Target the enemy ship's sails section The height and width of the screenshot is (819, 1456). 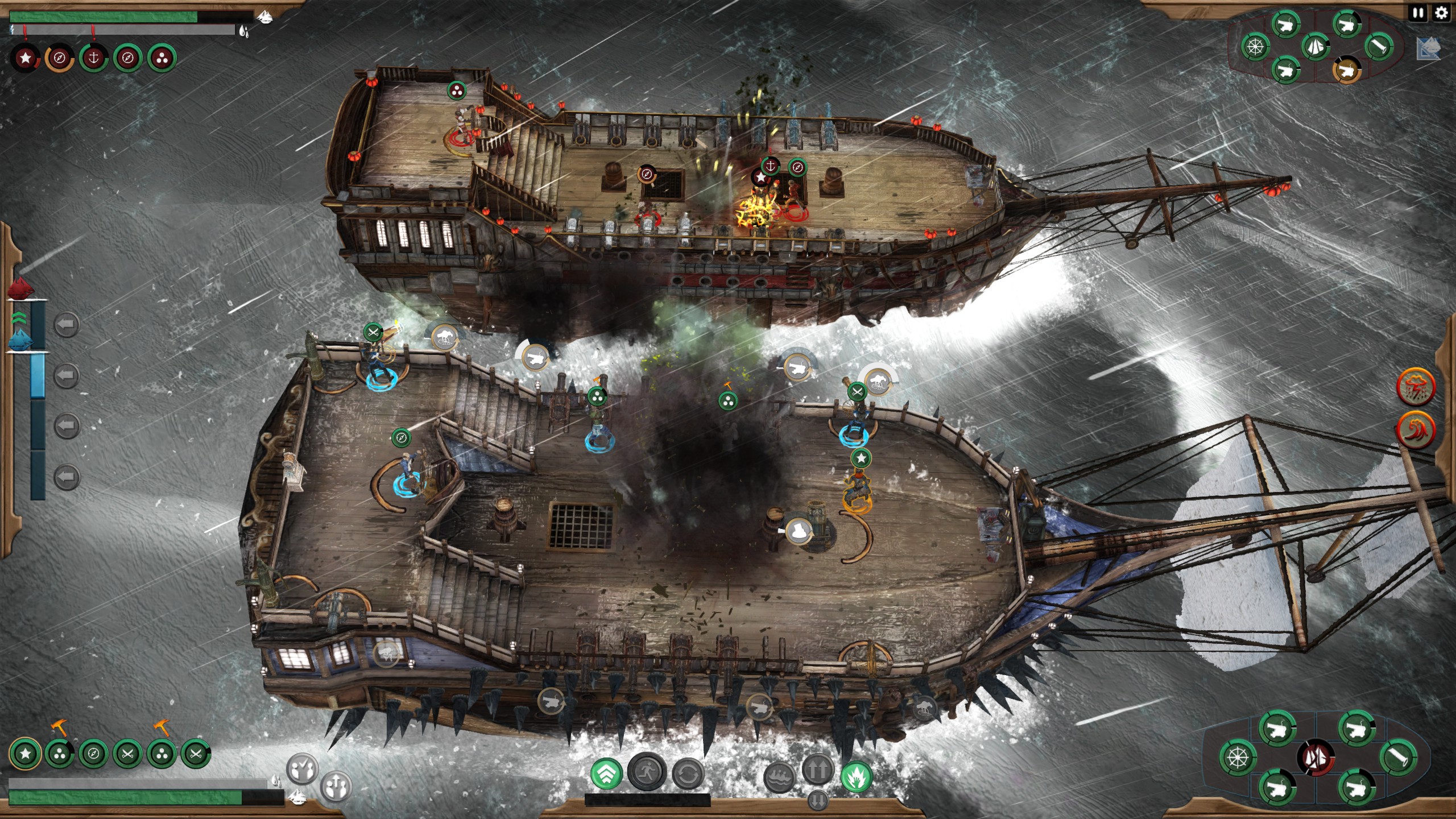point(1314,47)
